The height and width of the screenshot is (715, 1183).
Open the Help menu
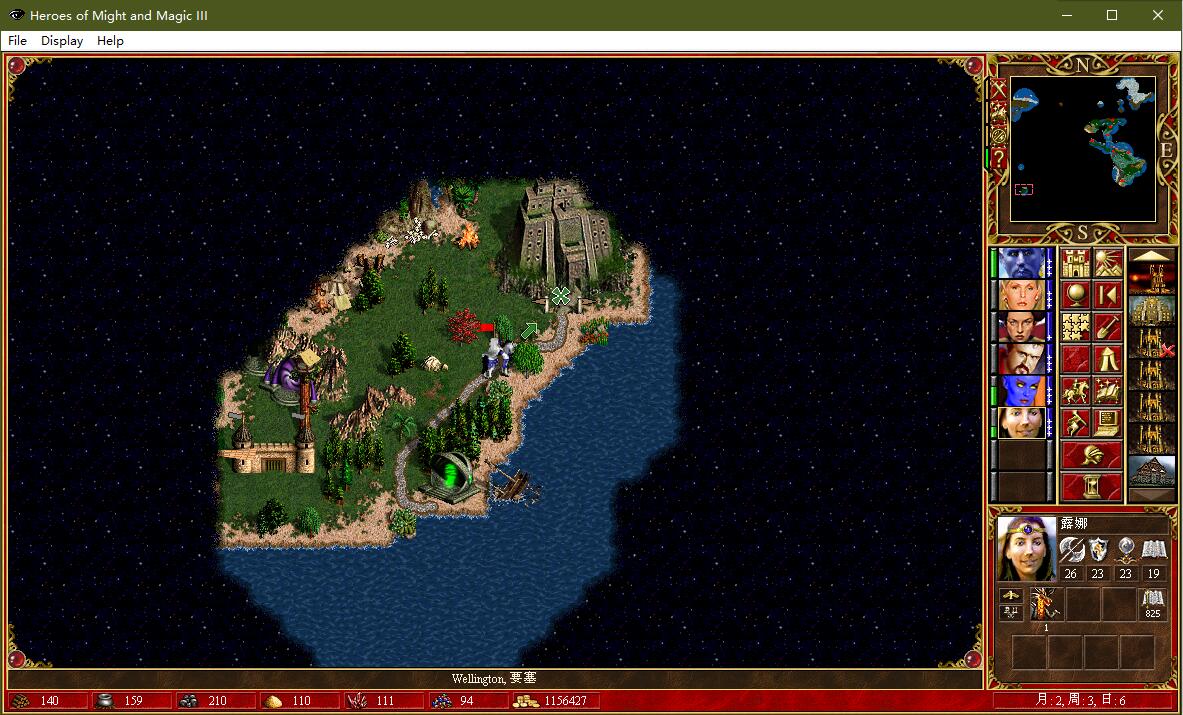(110, 41)
